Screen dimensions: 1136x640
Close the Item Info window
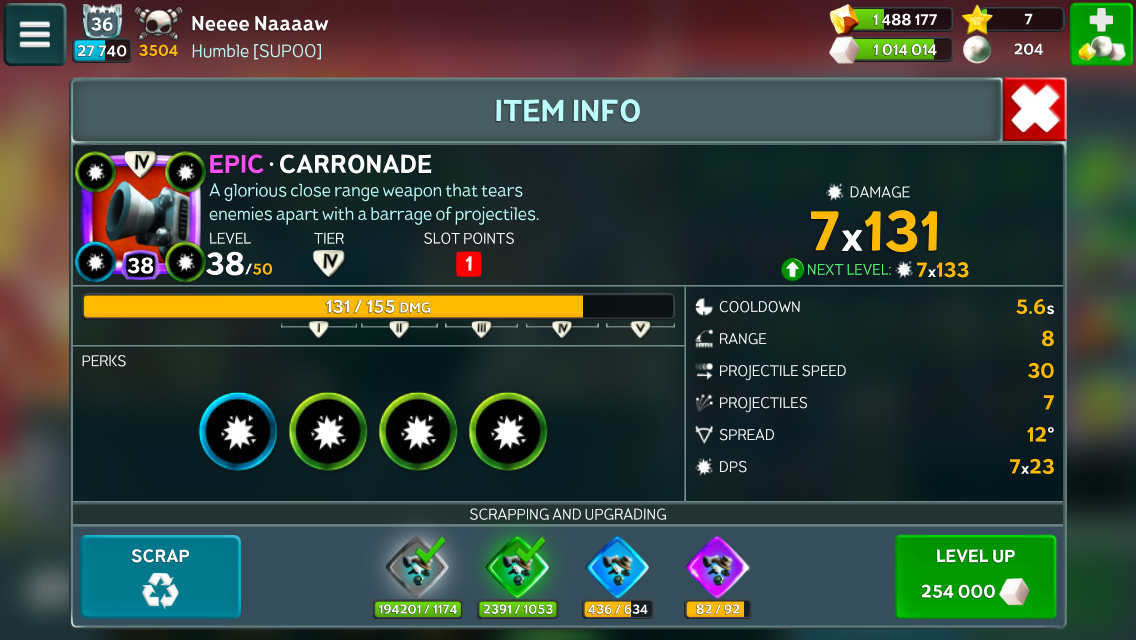pyautogui.click(x=1034, y=110)
